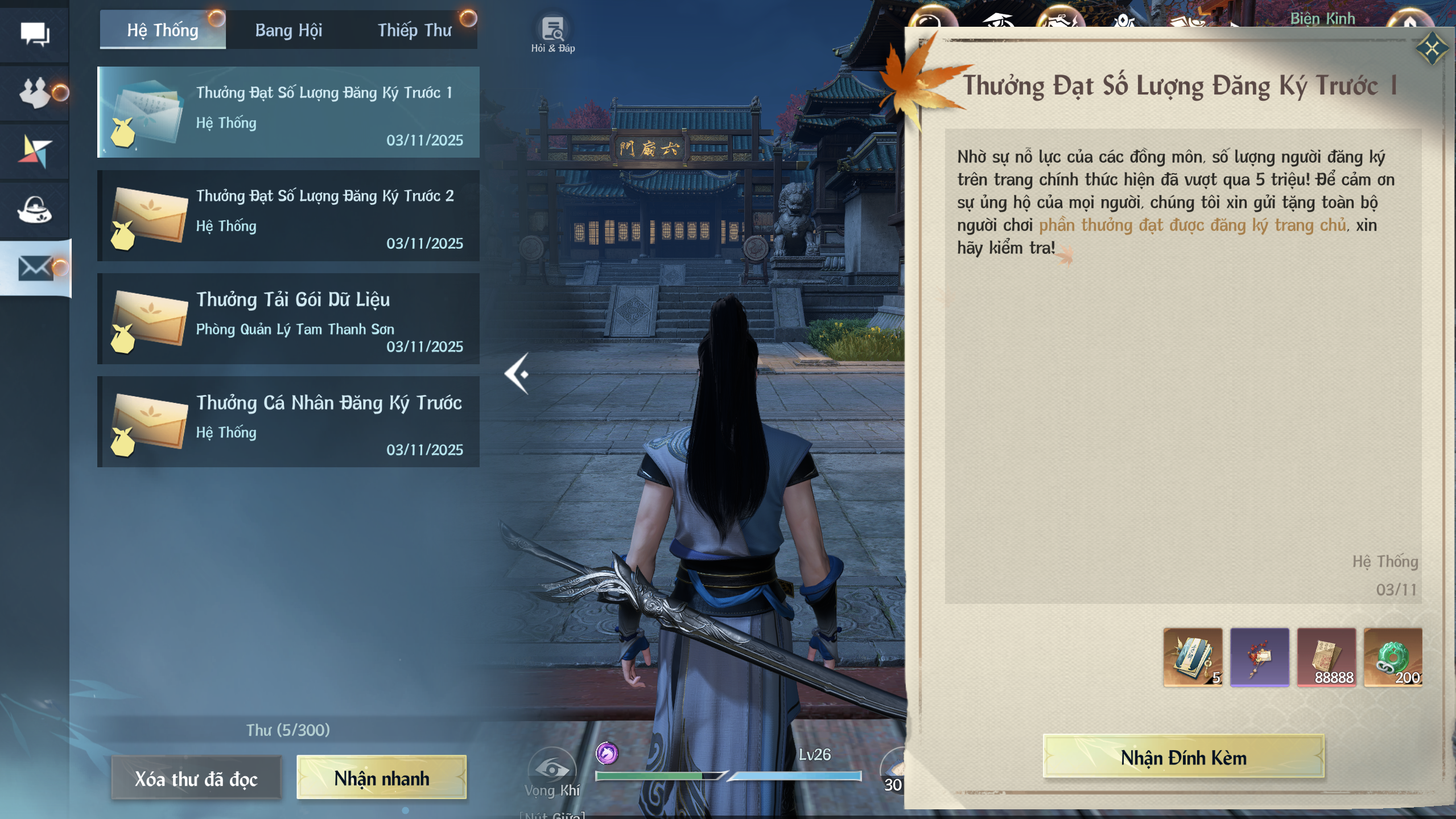
Task: Inspect the red ornament reward on purple slot
Action: pyautogui.click(x=1259, y=657)
